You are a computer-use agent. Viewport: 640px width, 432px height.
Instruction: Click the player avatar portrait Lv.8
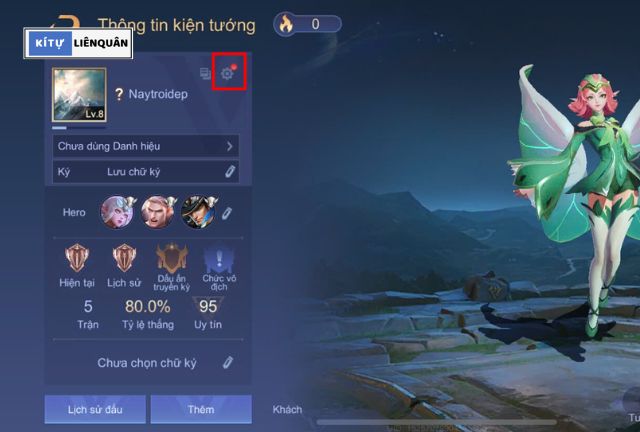pyautogui.click(x=79, y=95)
